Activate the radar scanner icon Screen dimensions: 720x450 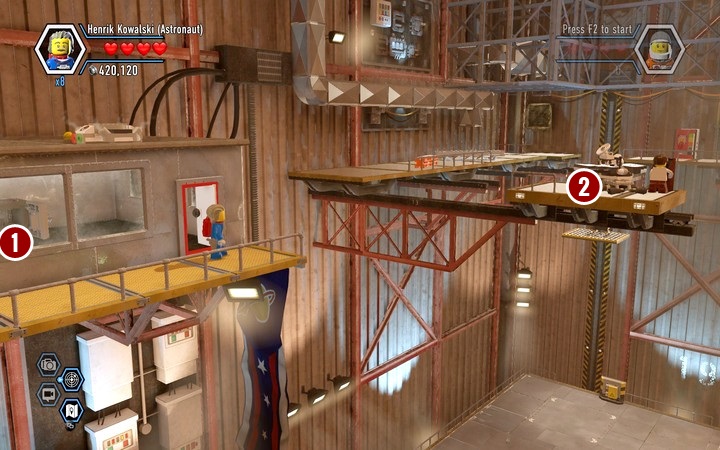click(71, 379)
